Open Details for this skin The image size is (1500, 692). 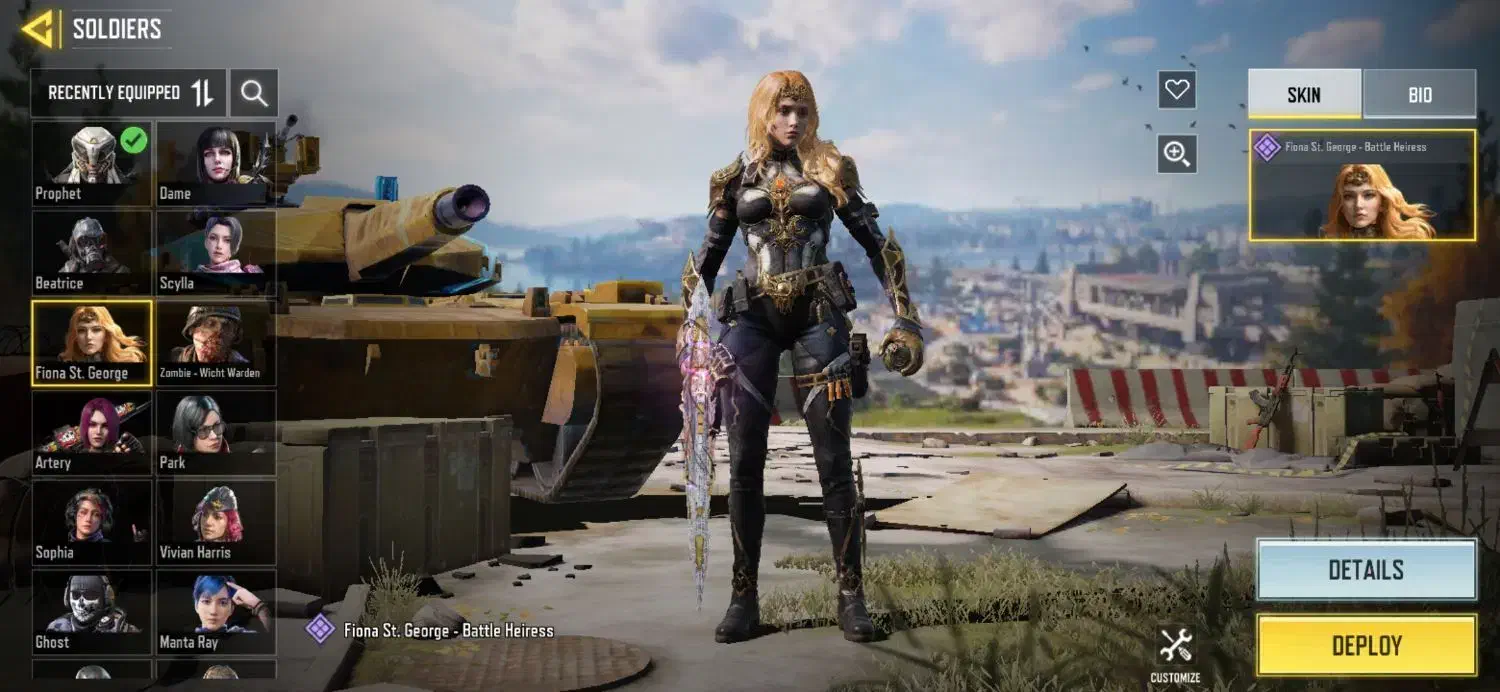(x=1366, y=570)
